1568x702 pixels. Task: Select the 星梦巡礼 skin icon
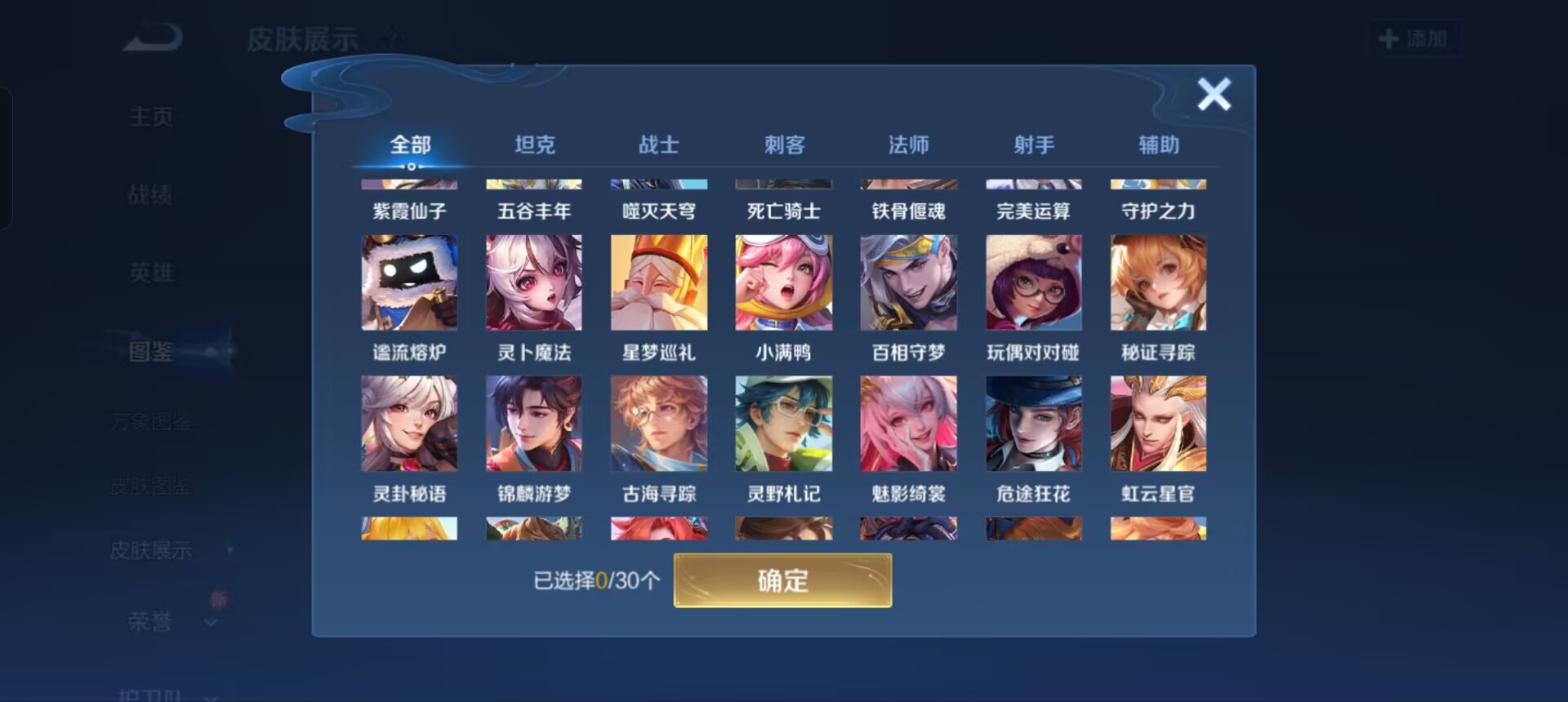(x=658, y=282)
